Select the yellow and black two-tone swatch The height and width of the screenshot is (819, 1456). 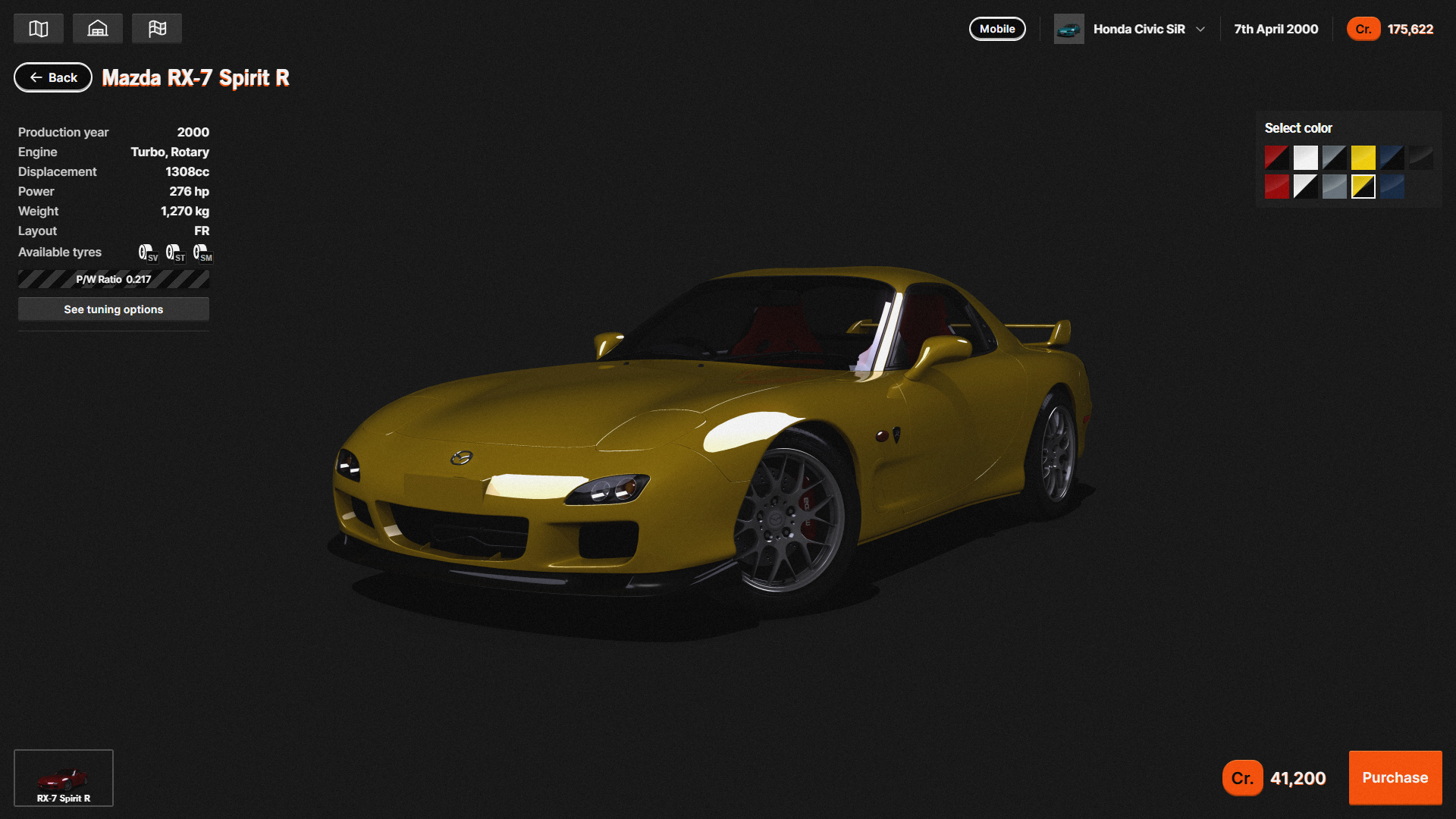tap(1363, 187)
